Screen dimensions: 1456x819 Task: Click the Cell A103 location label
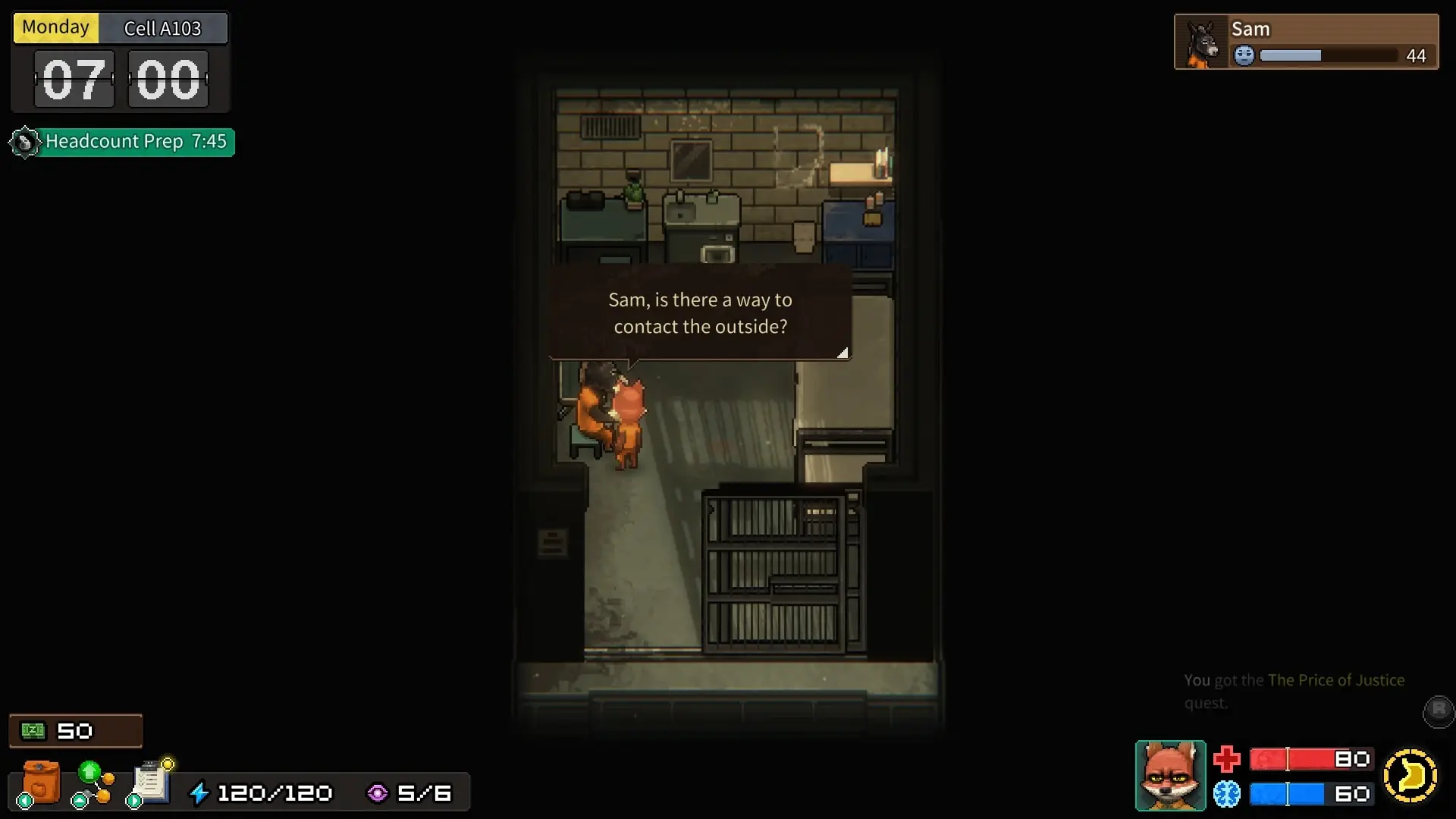(x=162, y=28)
